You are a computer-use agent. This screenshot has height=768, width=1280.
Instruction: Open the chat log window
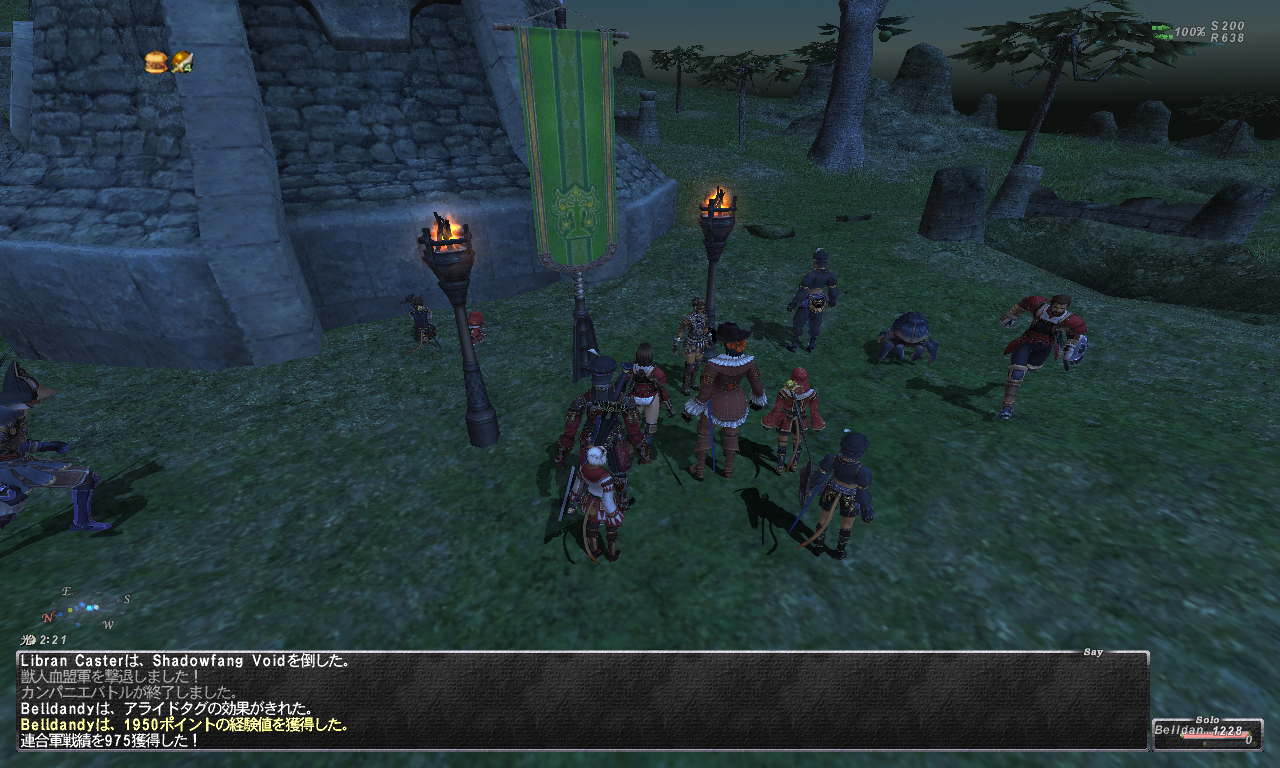(x=582, y=701)
